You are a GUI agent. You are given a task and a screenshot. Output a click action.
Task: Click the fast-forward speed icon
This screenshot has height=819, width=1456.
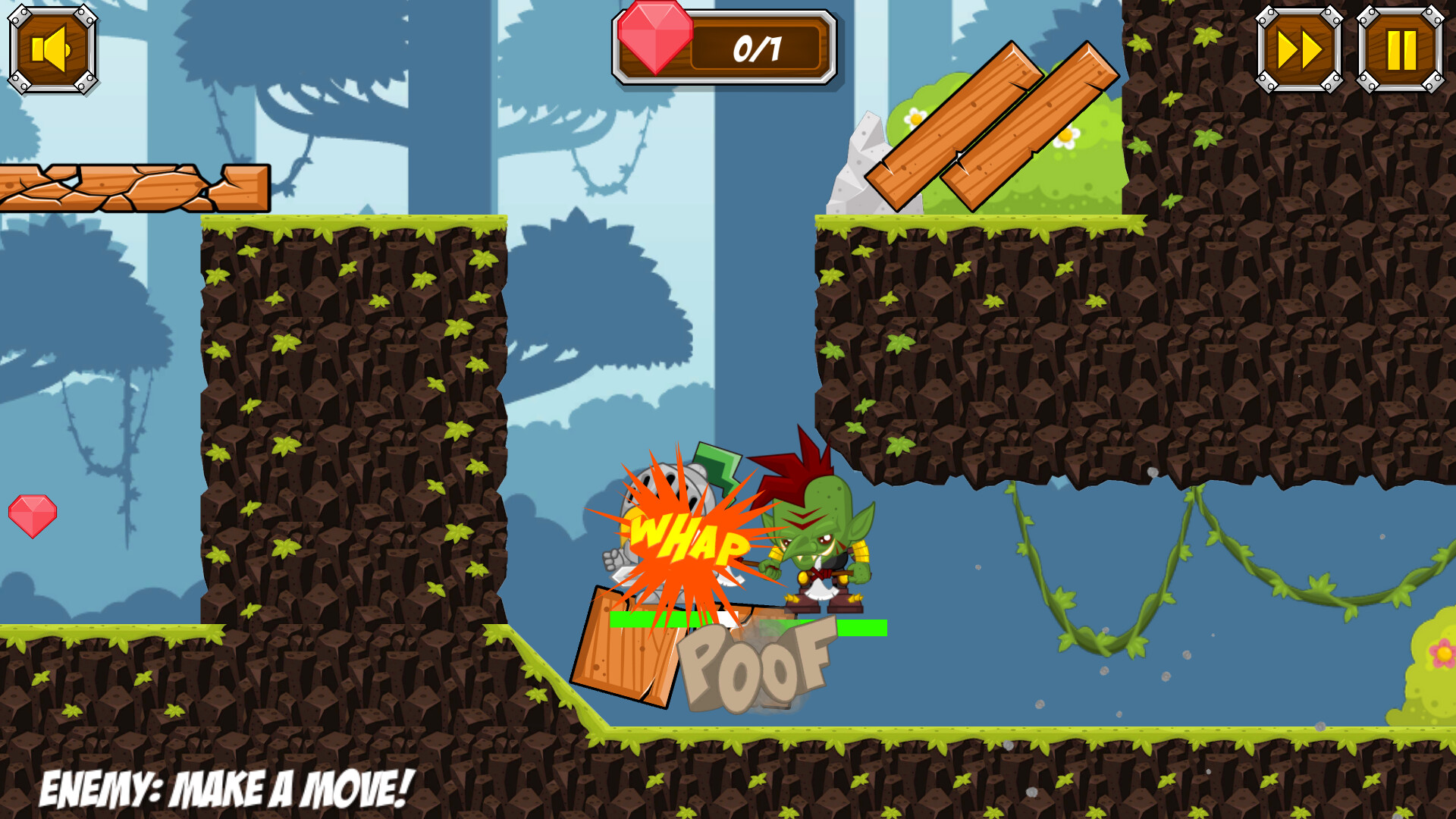pos(1299,47)
